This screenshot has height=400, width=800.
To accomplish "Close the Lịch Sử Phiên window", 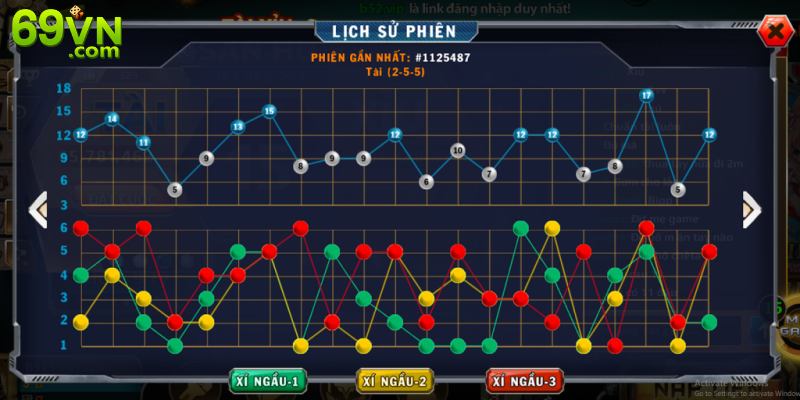I will (x=772, y=32).
